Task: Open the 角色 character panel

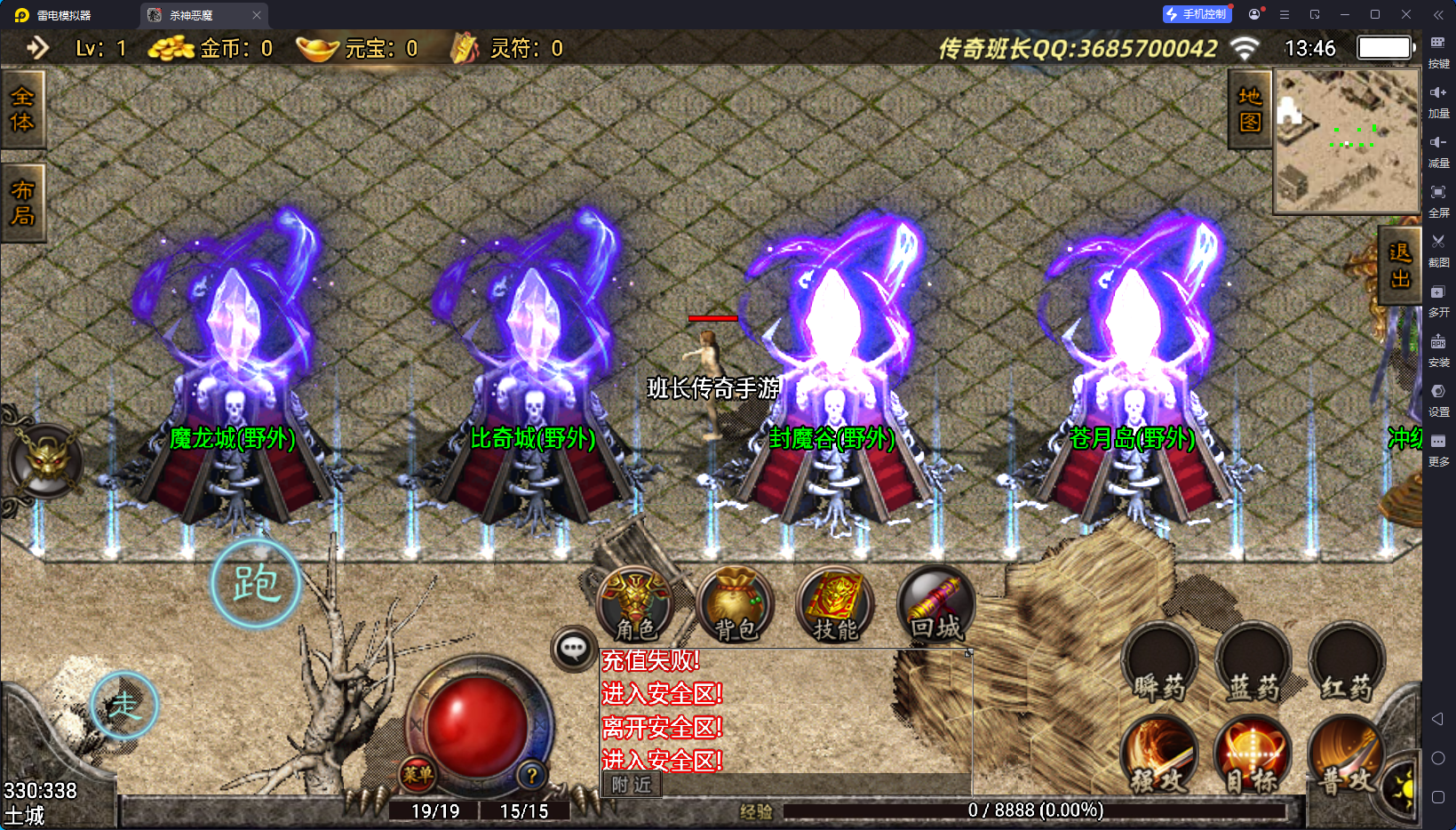Action: (x=635, y=604)
